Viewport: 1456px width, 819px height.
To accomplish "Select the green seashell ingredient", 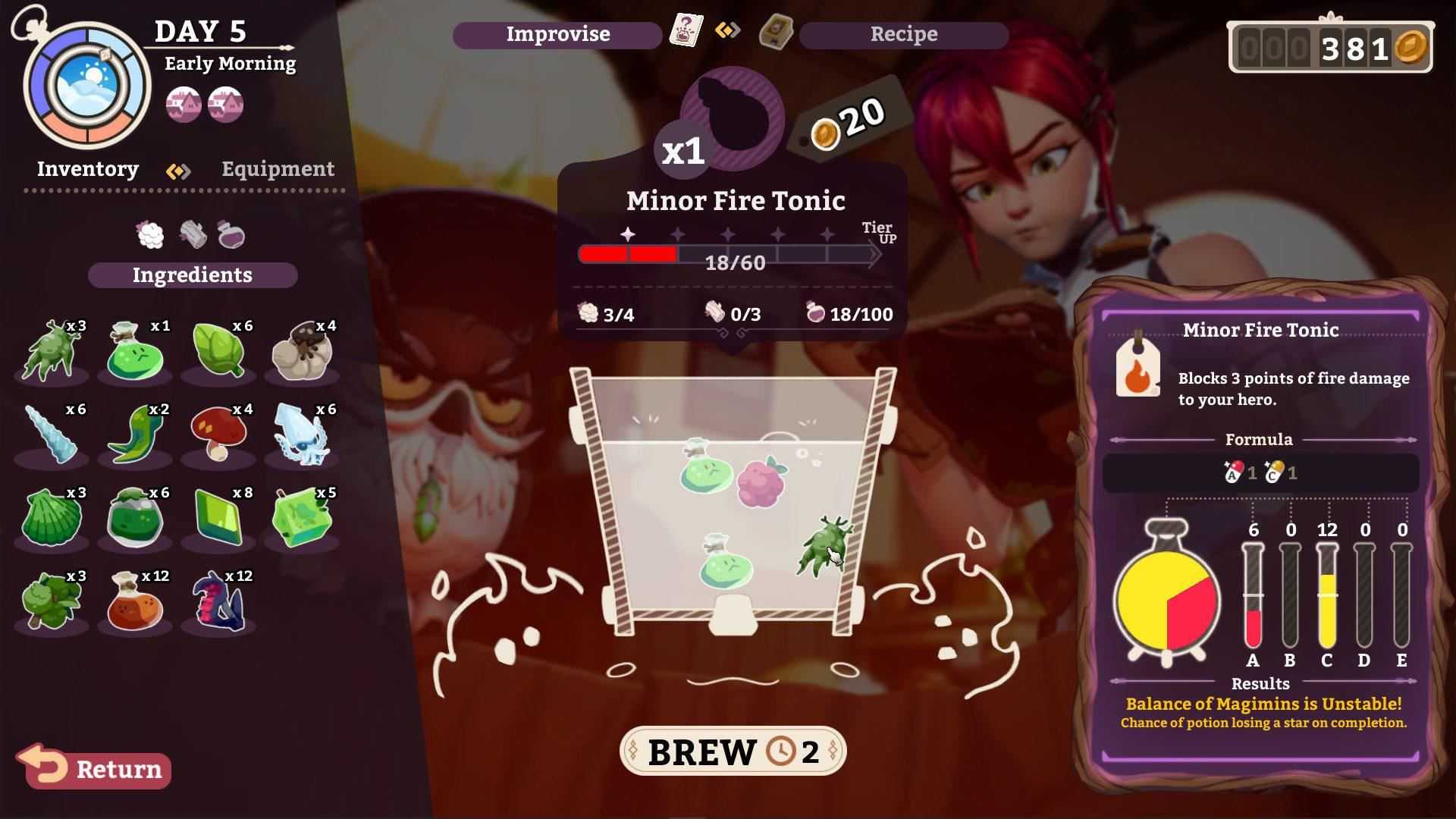I will point(52,518).
